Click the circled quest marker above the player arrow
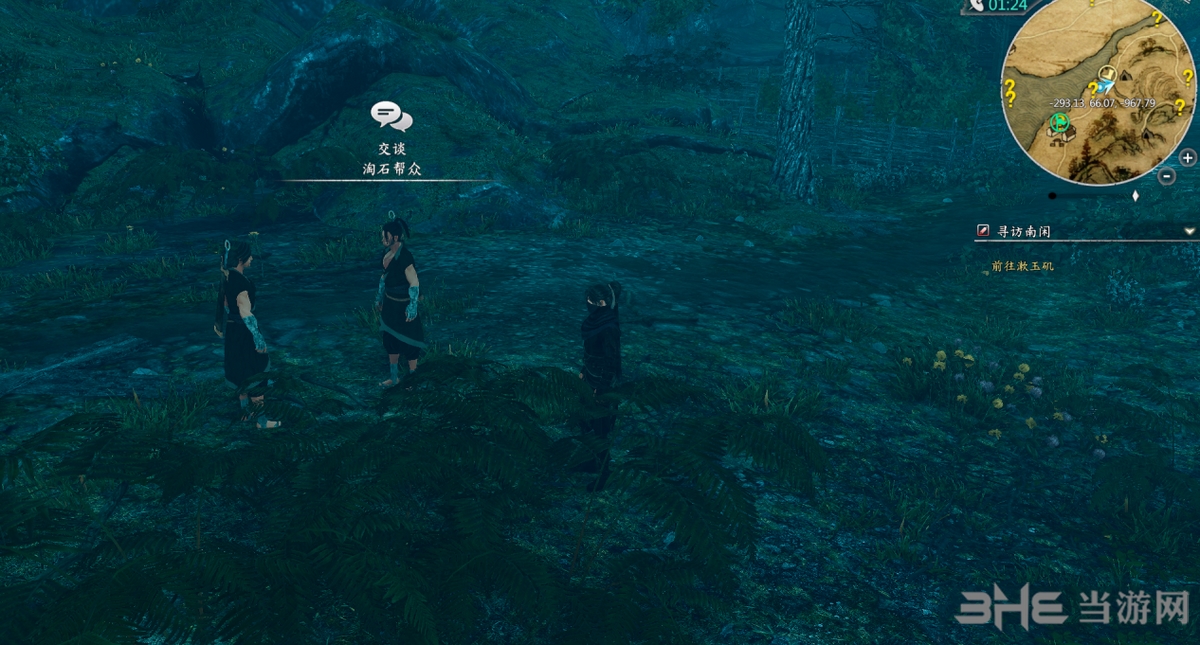 [1107, 73]
